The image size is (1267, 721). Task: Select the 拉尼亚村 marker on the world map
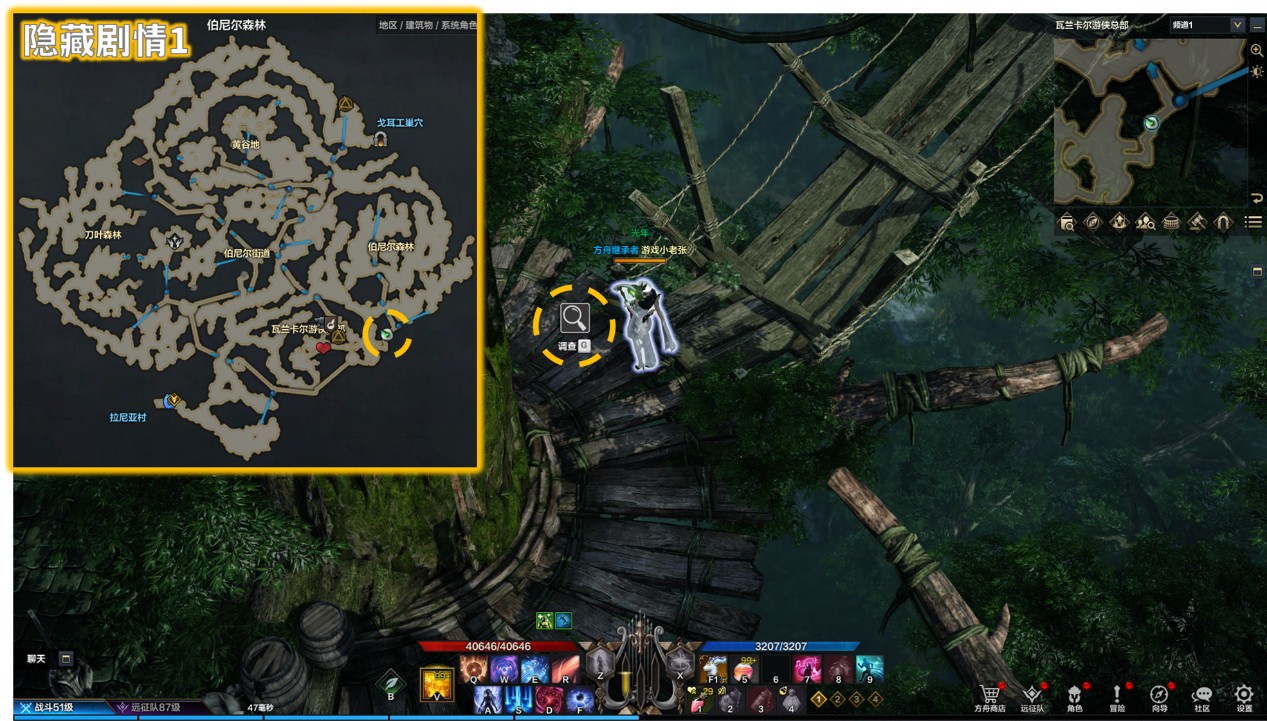click(x=172, y=400)
